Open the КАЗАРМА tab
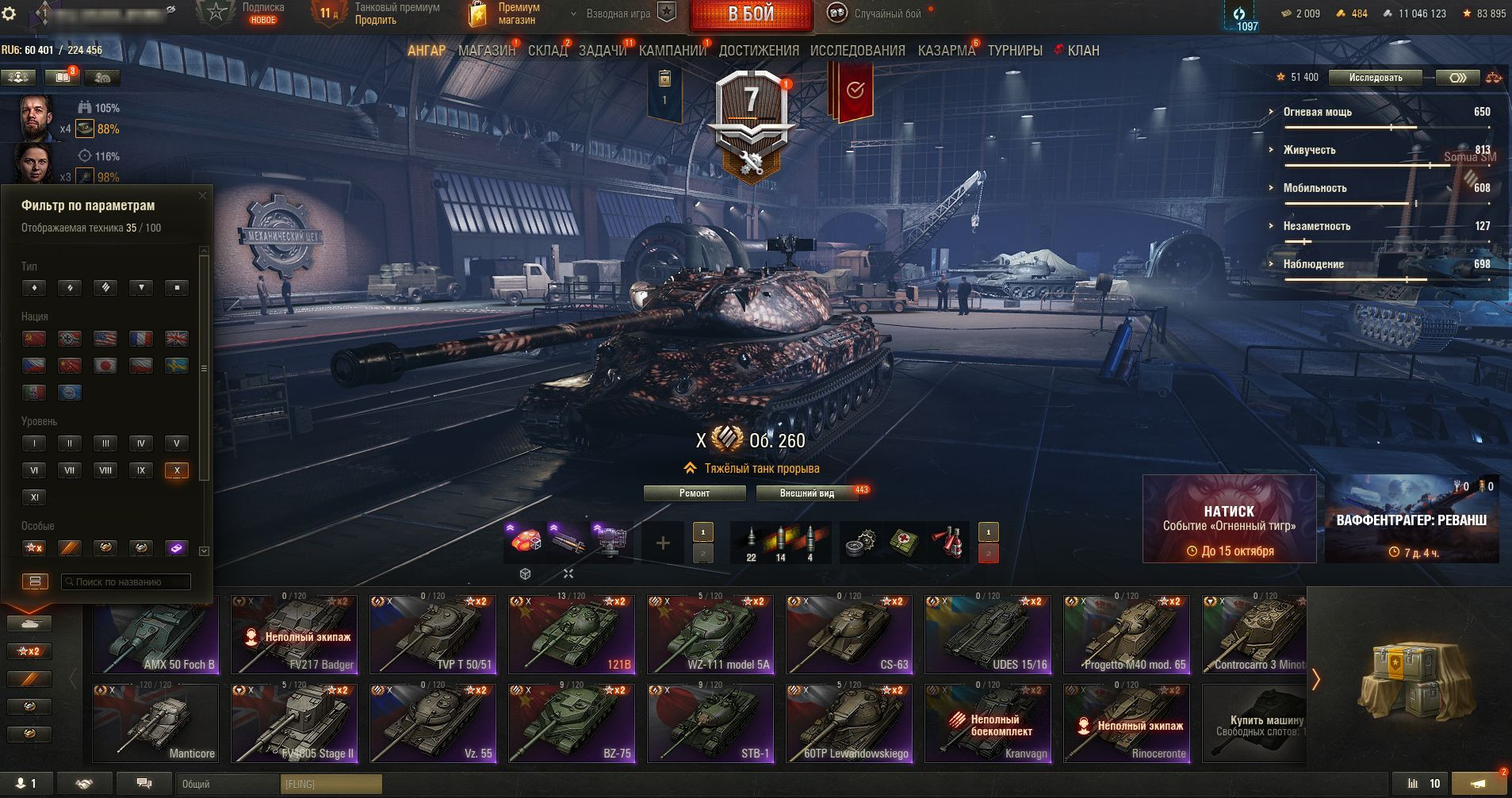This screenshot has height=798, width=1512. coord(946,51)
